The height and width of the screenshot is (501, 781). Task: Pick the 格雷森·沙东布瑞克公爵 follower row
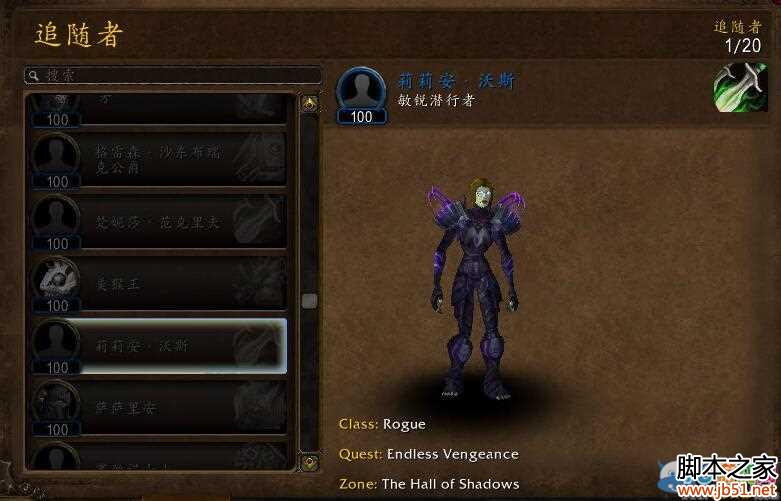[x=159, y=160]
